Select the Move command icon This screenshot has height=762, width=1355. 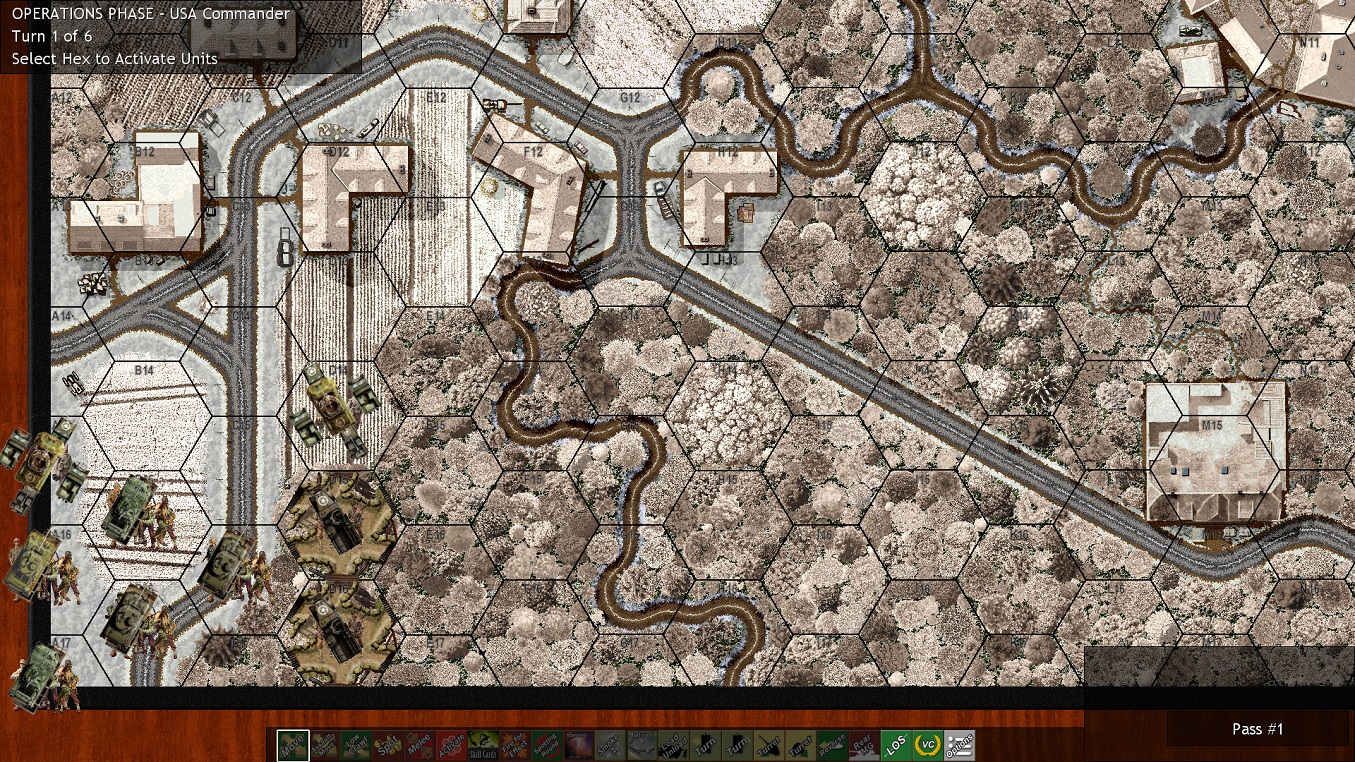coord(293,745)
